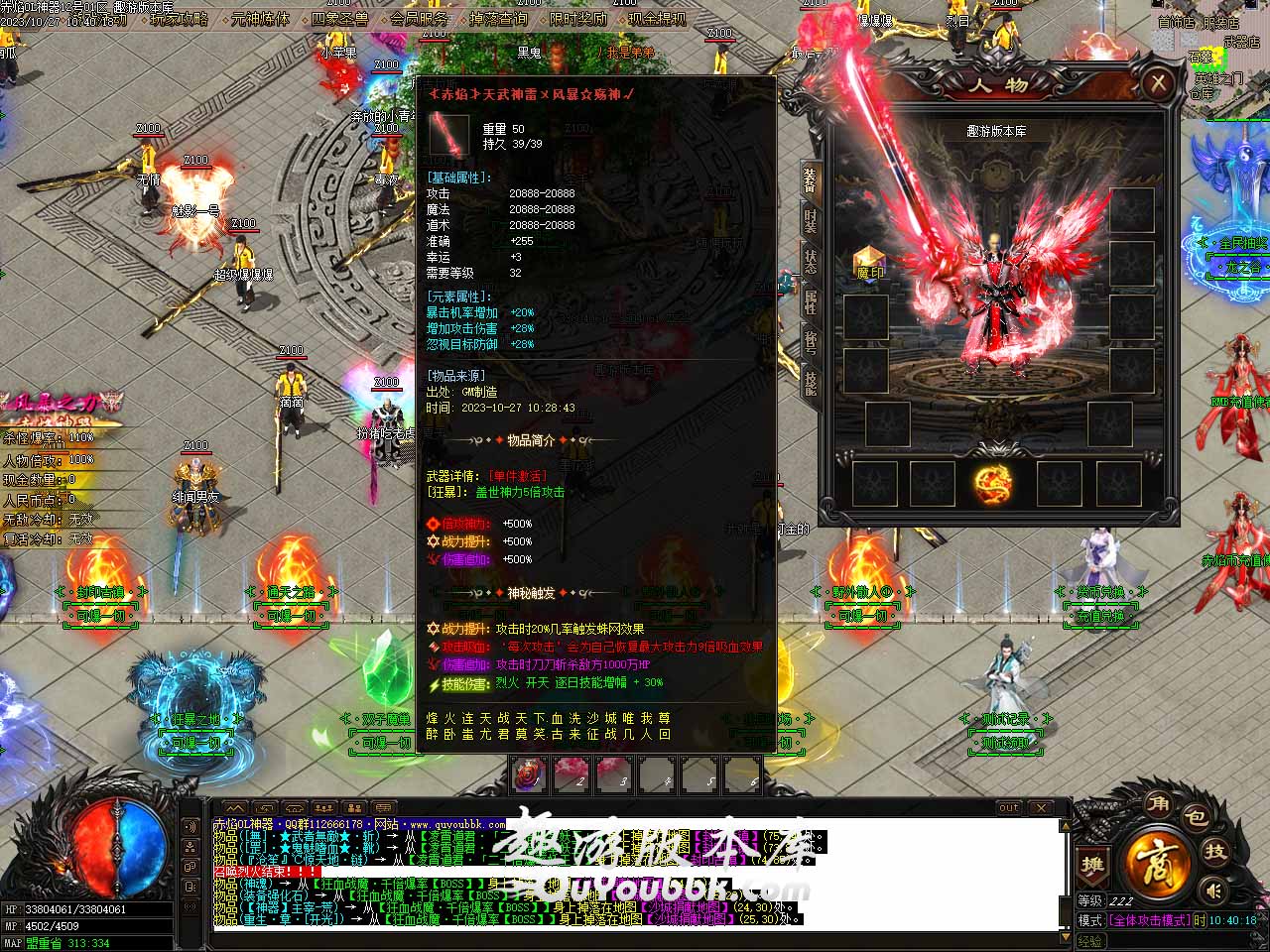Image resolution: width=1270 pixels, height=952 pixels.
Task: Close the chat window with X
Action: (1041, 807)
